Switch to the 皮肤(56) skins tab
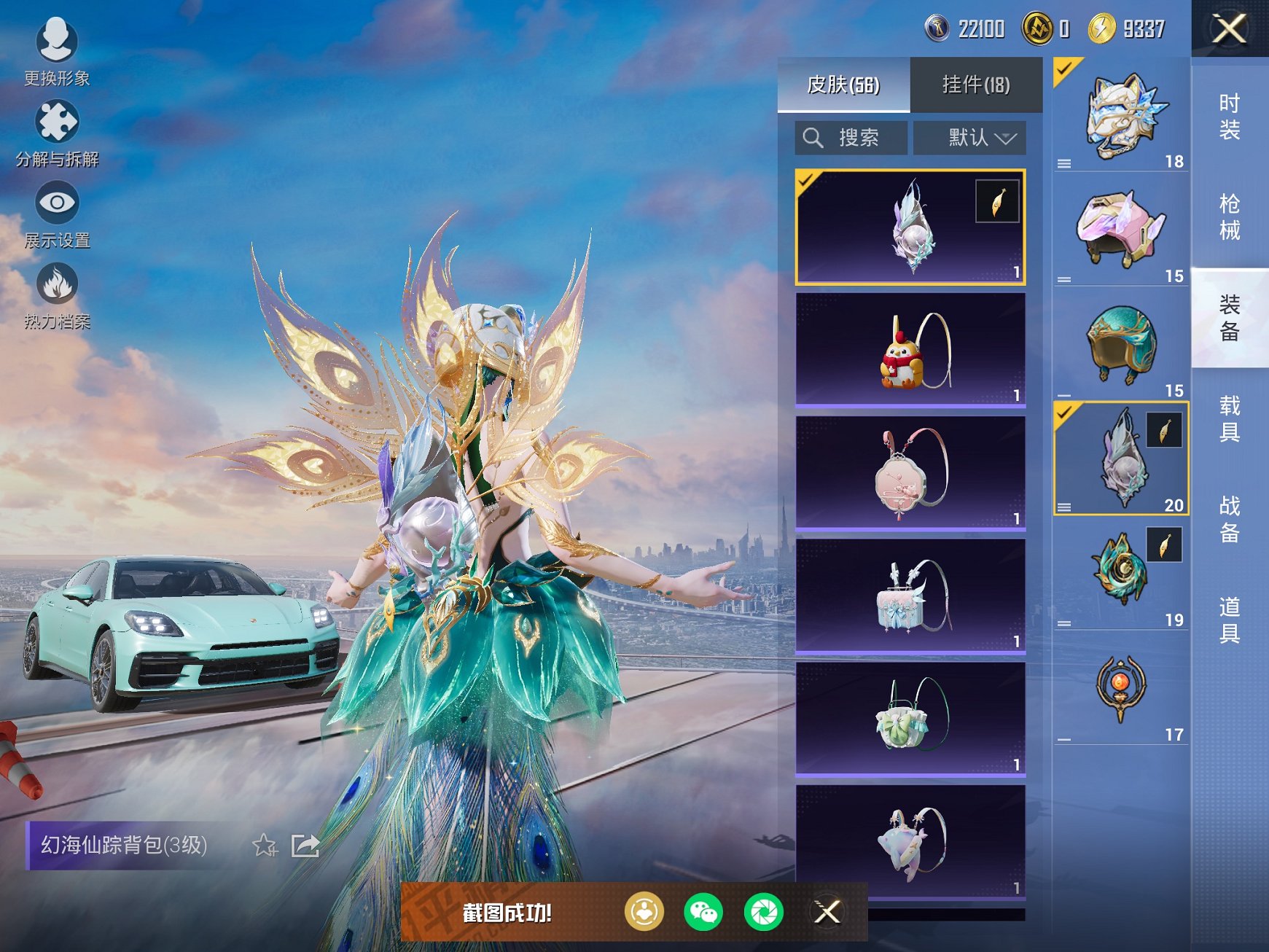1269x952 pixels. (843, 85)
